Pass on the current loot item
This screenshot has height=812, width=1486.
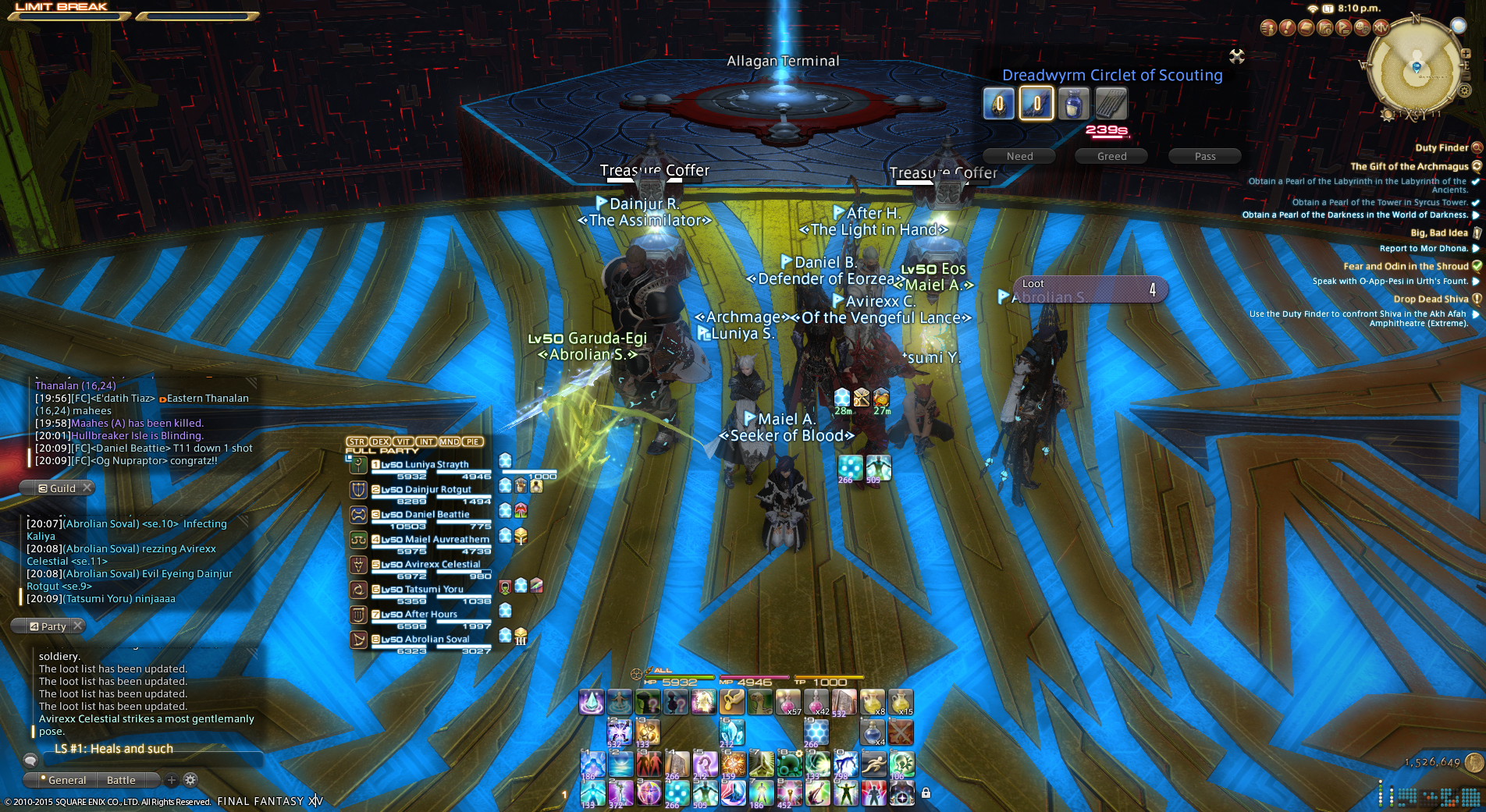click(1204, 156)
